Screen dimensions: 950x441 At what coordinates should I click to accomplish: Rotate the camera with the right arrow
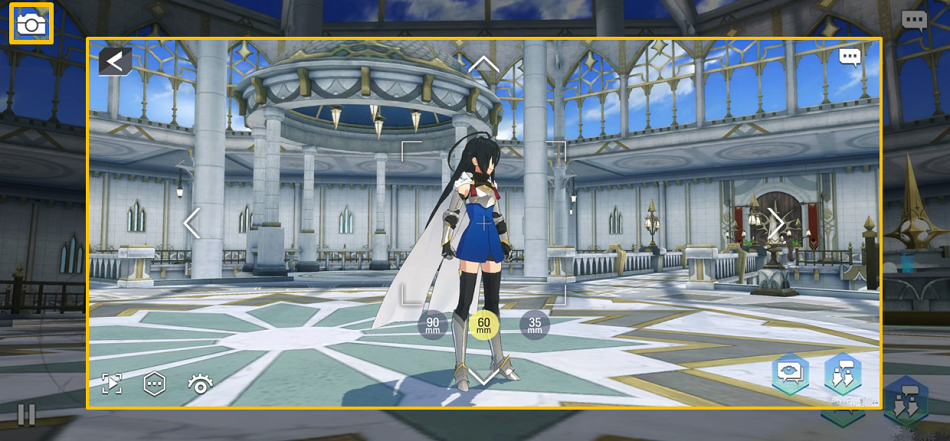(776, 223)
